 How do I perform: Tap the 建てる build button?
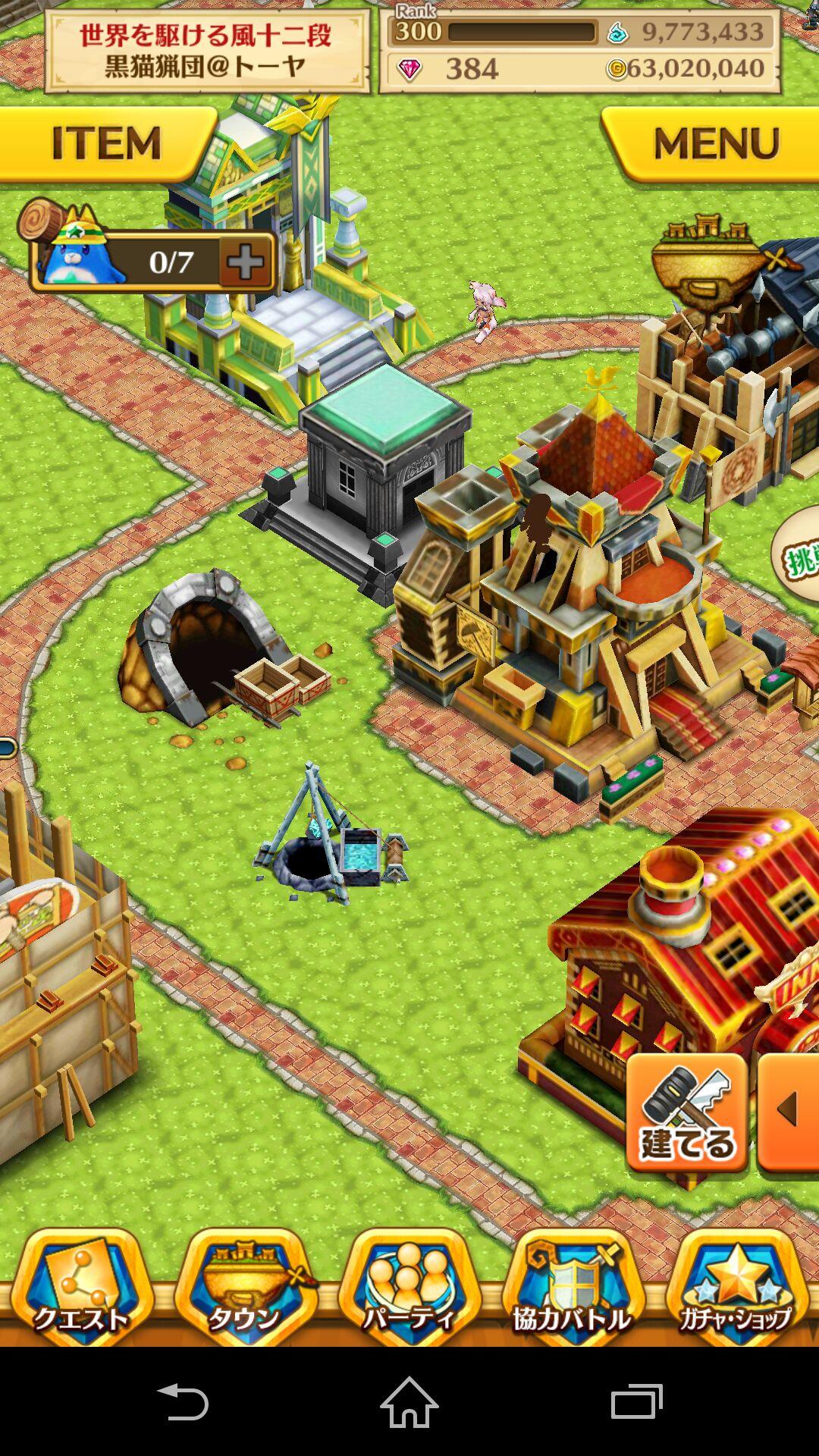[x=687, y=1113]
